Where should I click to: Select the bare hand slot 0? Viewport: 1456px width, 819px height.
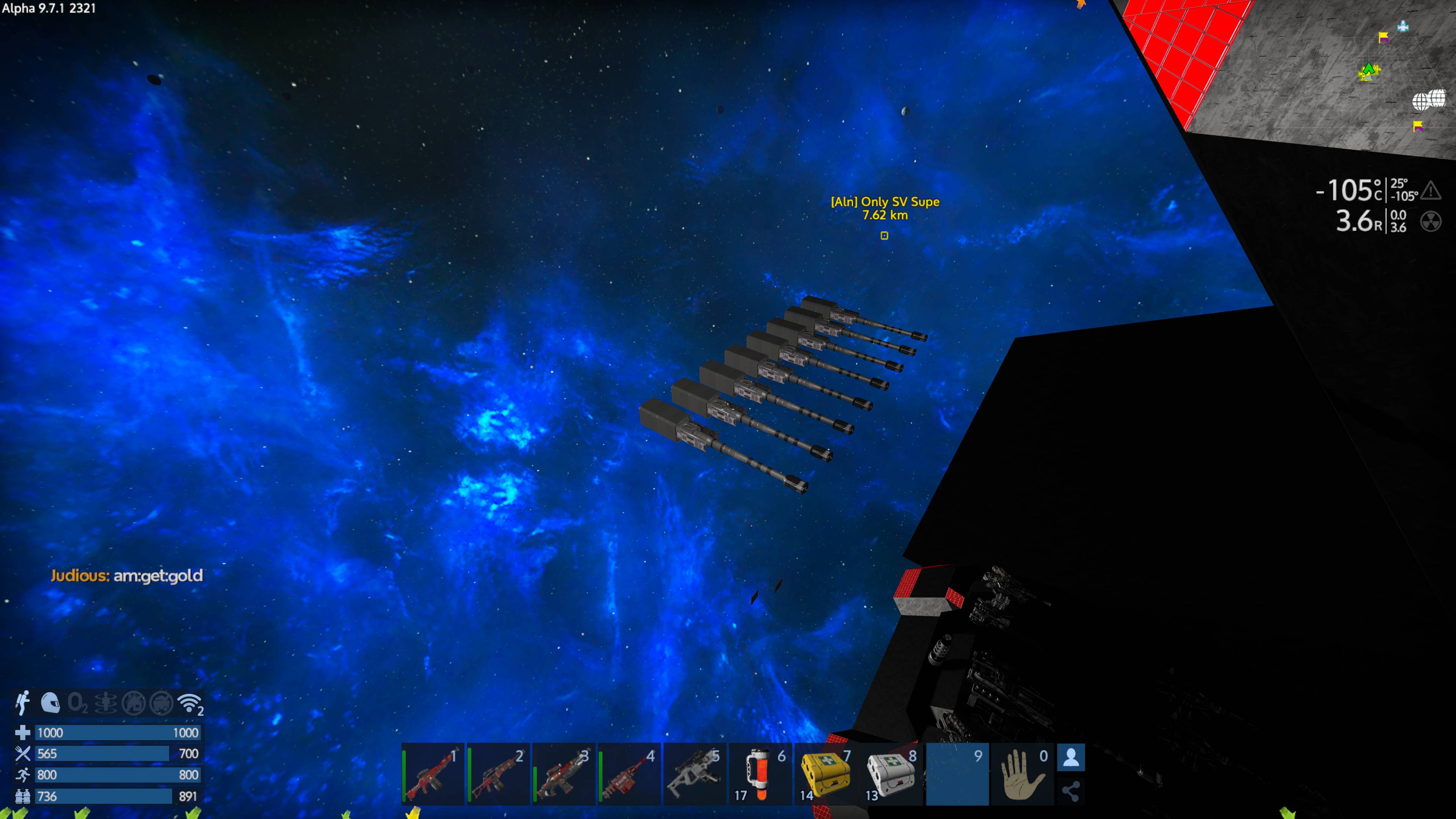click(1023, 774)
